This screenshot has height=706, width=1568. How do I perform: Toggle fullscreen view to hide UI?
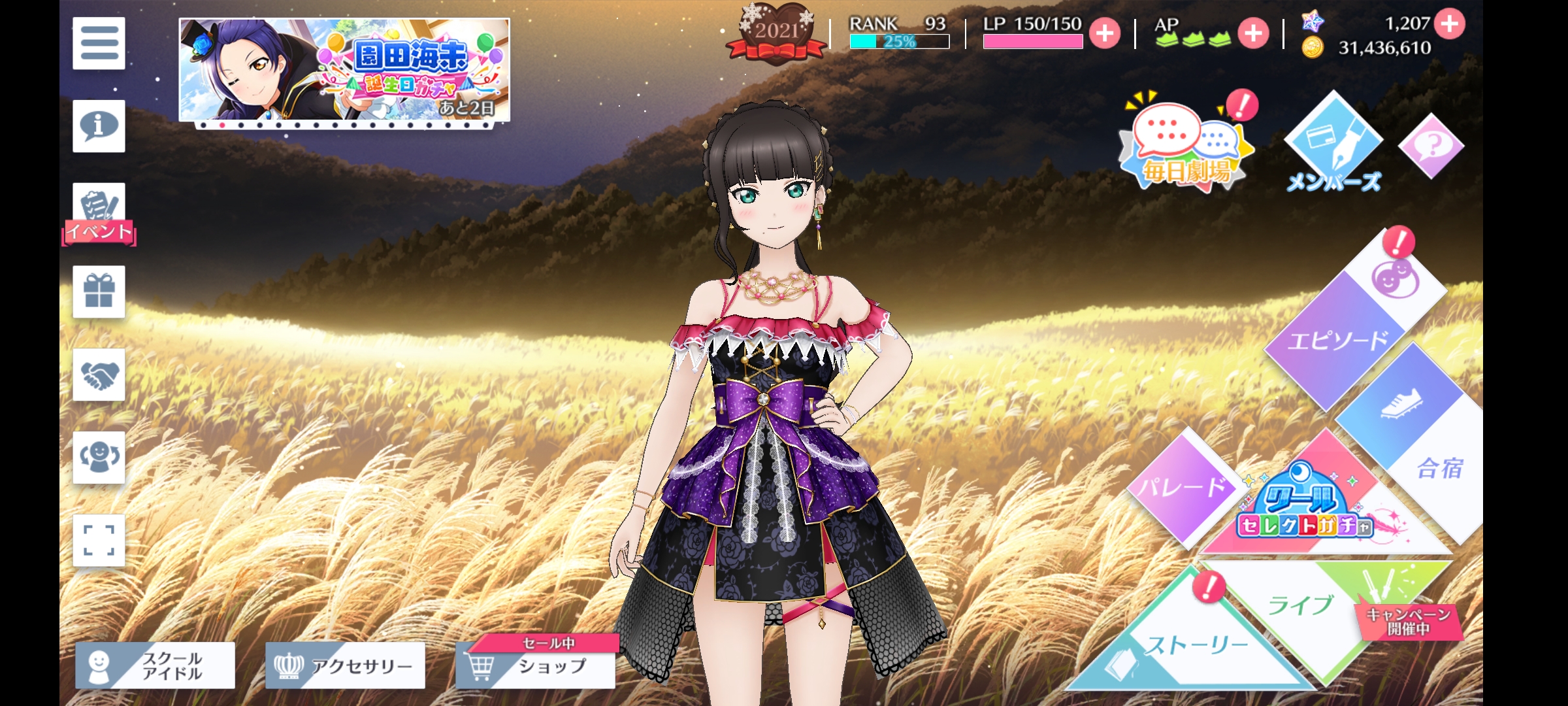coord(99,540)
